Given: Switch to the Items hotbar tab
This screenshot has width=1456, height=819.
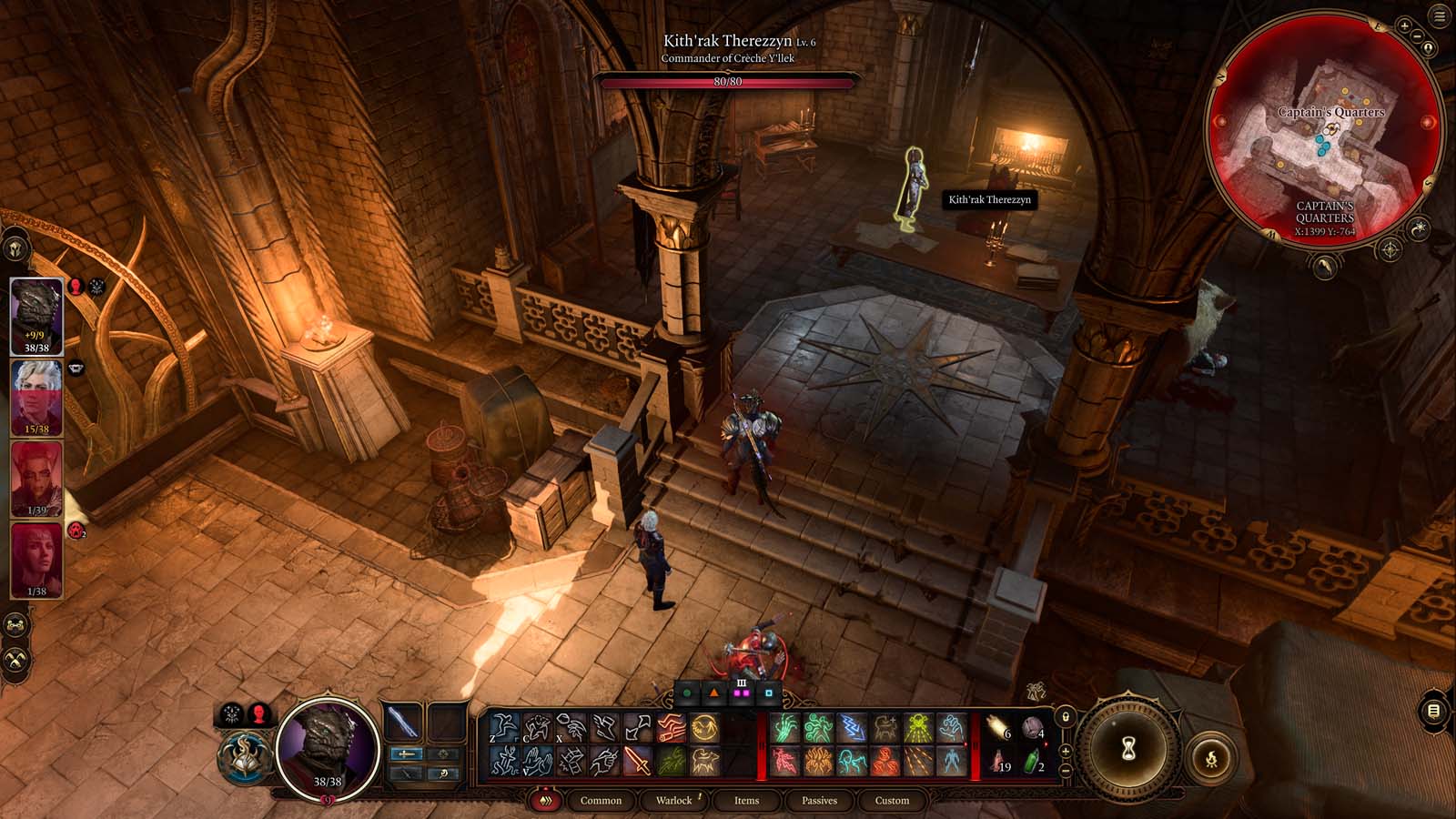Looking at the screenshot, I should [746, 802].
